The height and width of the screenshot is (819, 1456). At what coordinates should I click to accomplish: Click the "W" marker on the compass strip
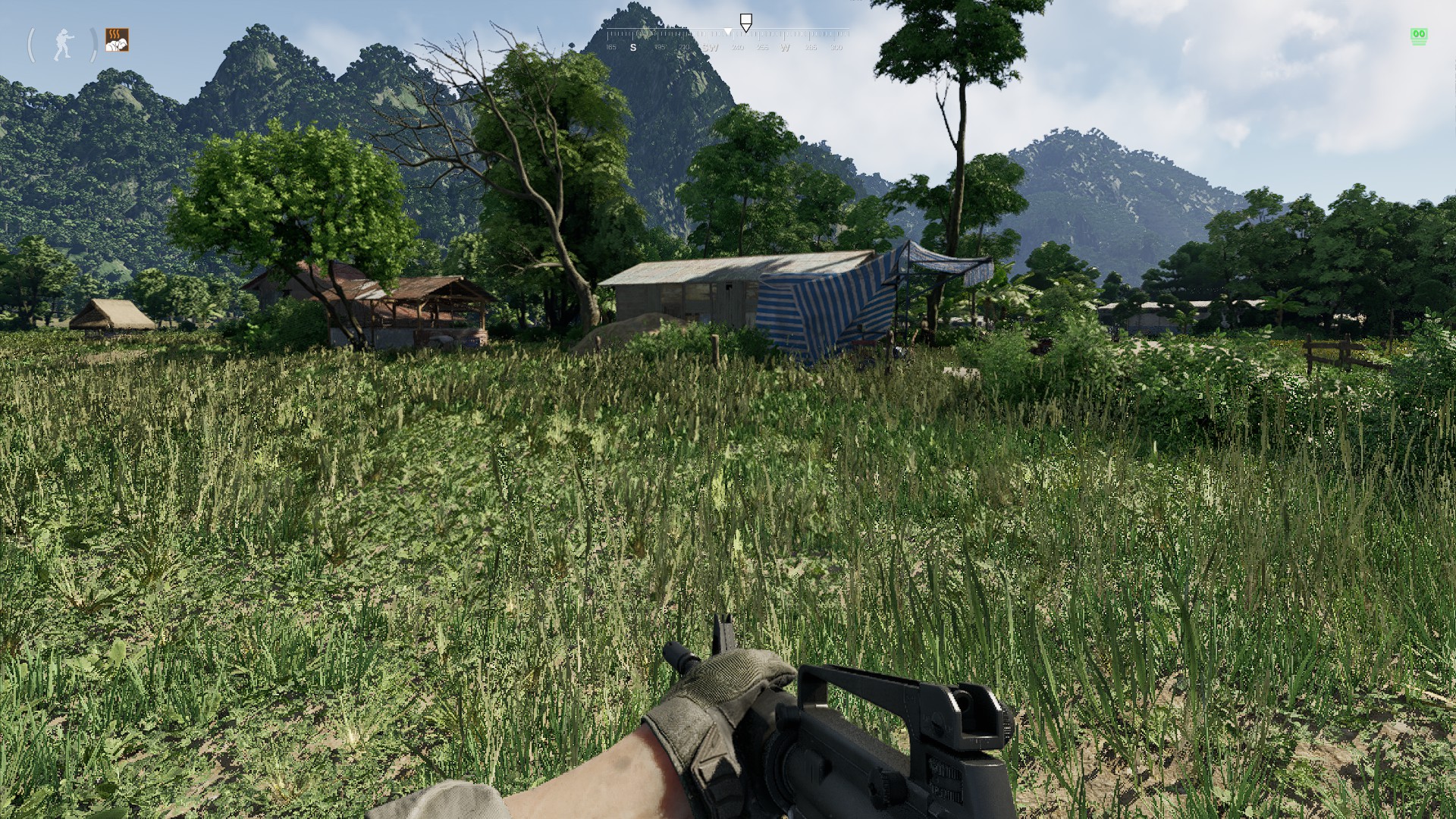785,47
